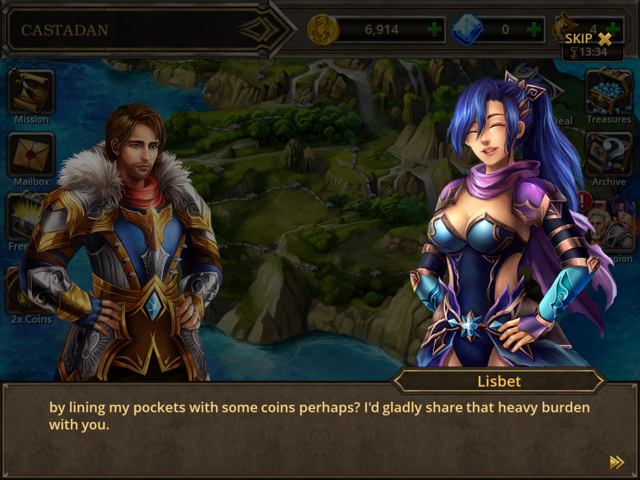Viewport: 640px width, 480px height.
Task: Advance dialogue with the double-arrow button
Action: [x=617, y=461]
